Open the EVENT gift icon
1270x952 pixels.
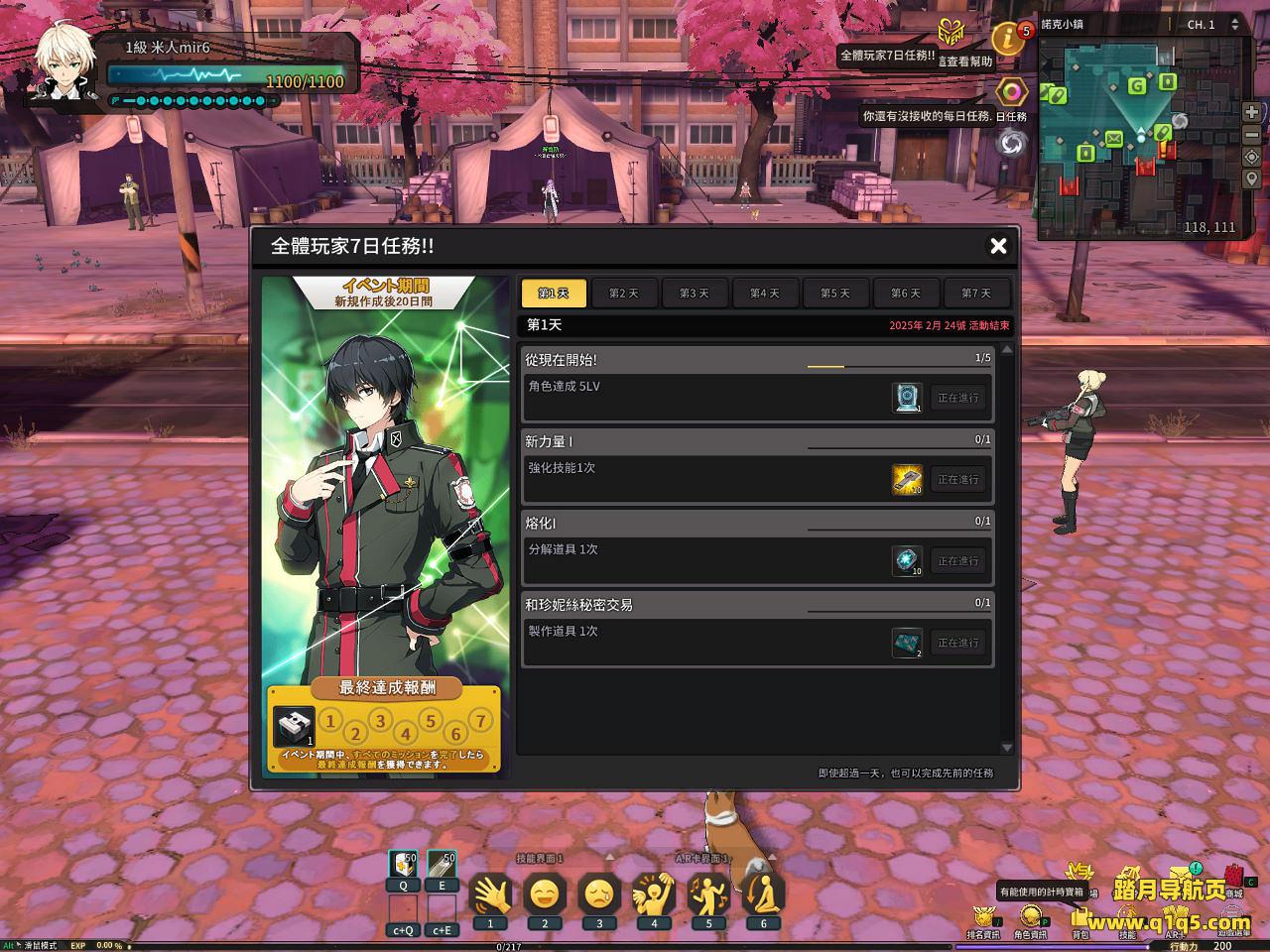951,30
